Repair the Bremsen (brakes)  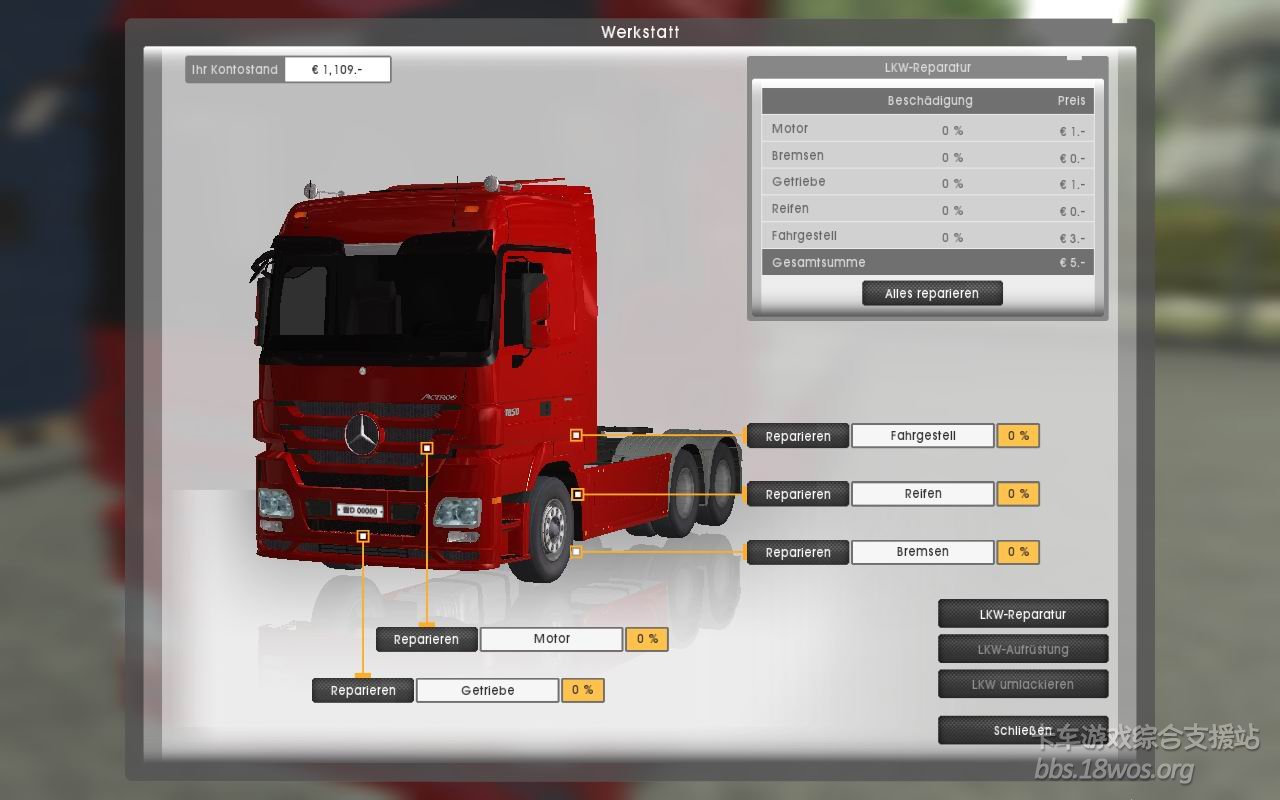(797, 552)
